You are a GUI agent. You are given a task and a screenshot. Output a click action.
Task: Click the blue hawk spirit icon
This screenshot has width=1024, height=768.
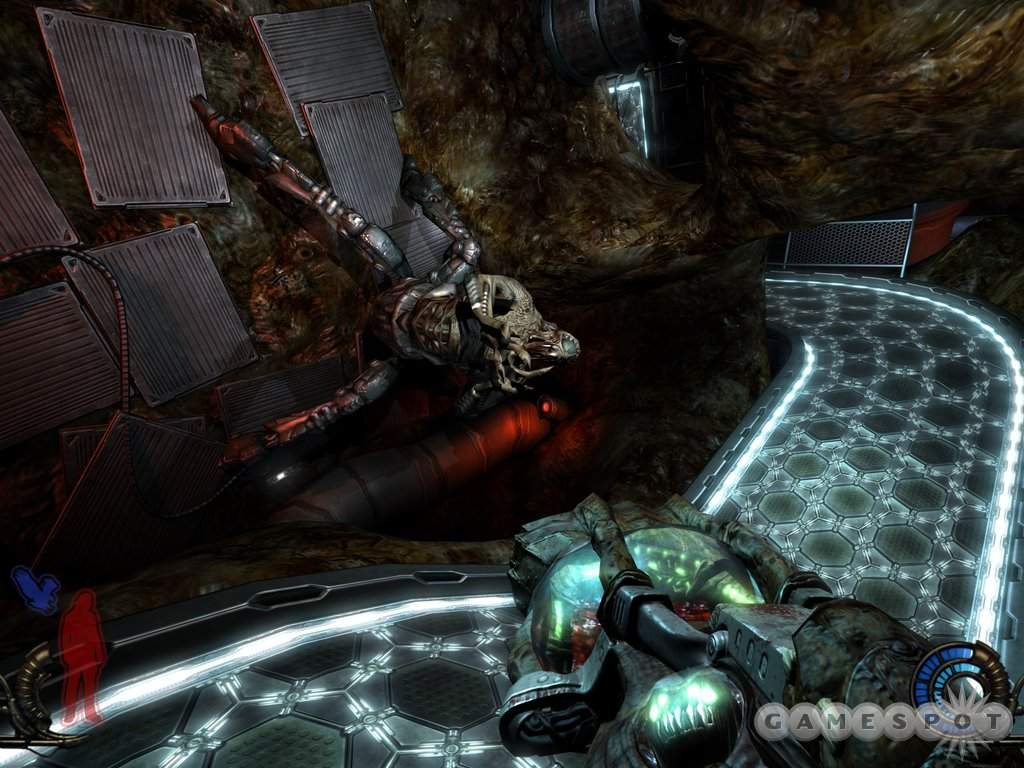click(x=34, y=588)
